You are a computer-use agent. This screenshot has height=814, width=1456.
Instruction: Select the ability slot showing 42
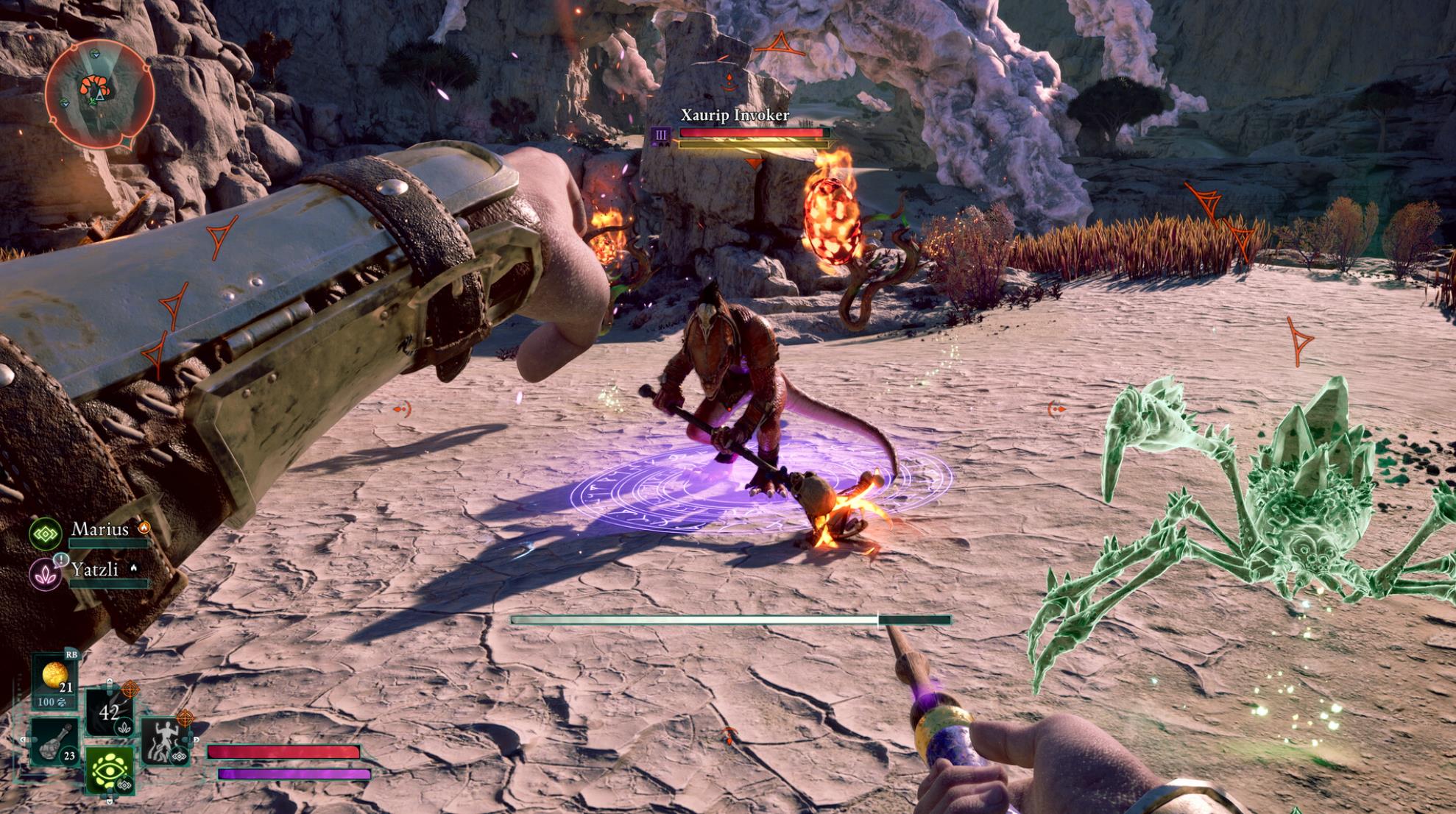[x=109, y=712]
